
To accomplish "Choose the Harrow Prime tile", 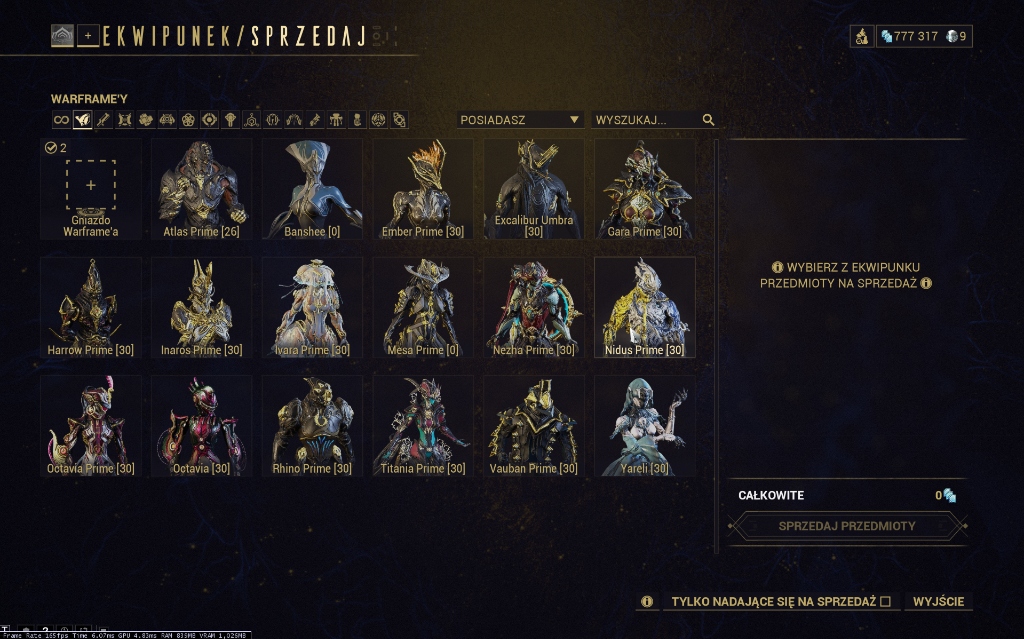I will pyautogui.click(x=90, y=307).
